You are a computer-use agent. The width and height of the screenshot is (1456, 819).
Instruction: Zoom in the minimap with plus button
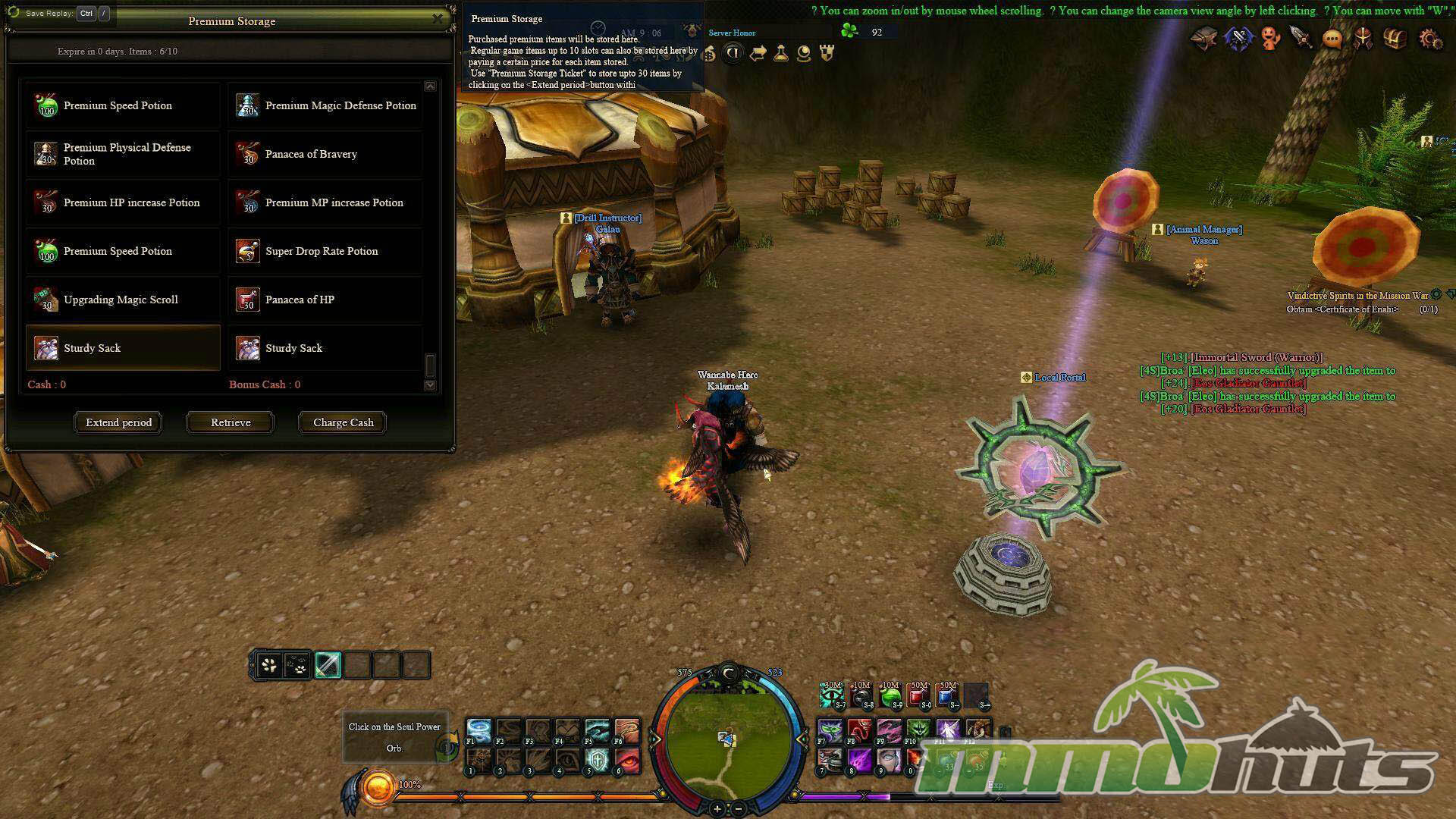point(717,809)
